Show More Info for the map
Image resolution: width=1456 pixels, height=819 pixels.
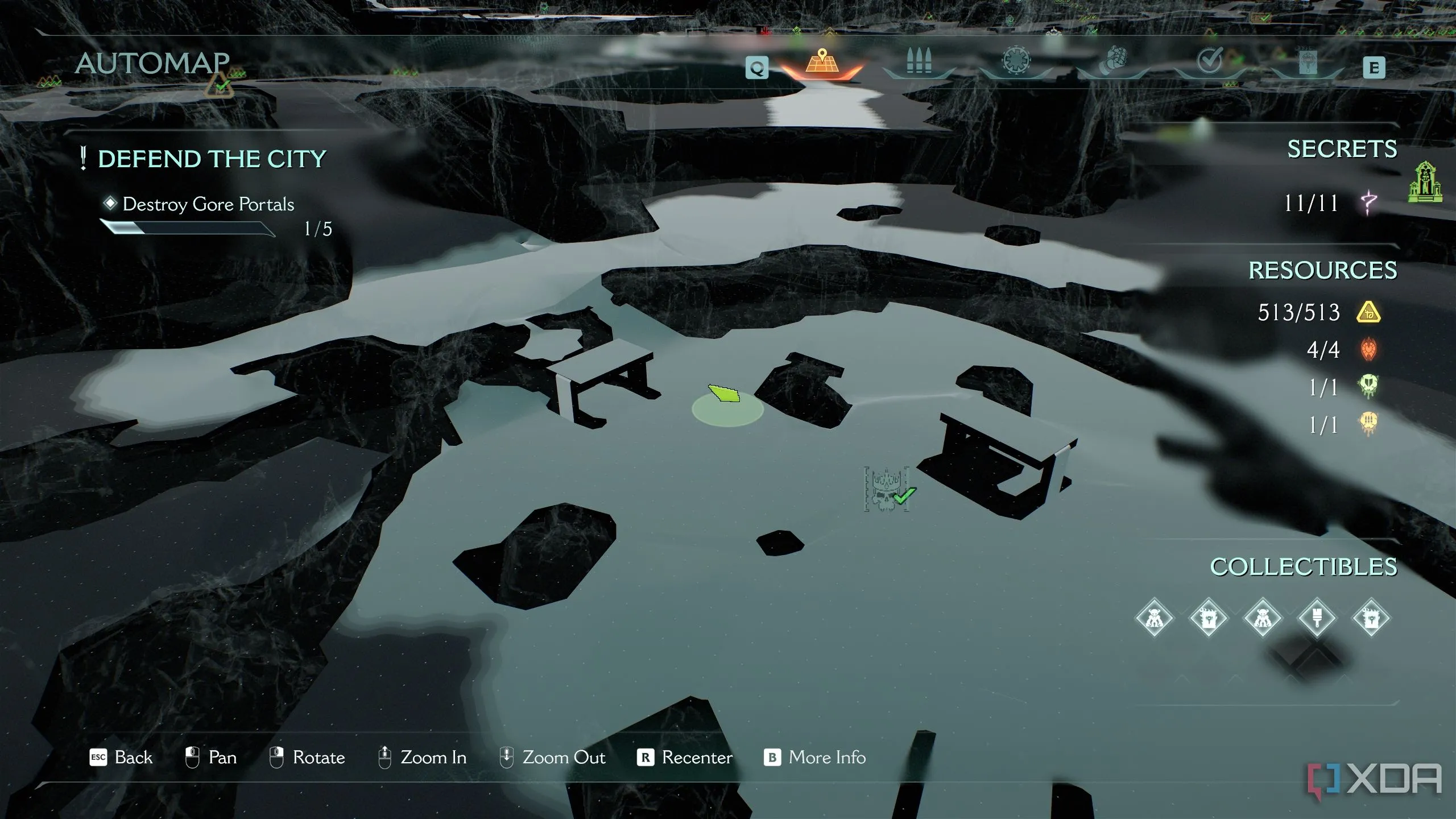pyautogui.click(x=827, y=758)
